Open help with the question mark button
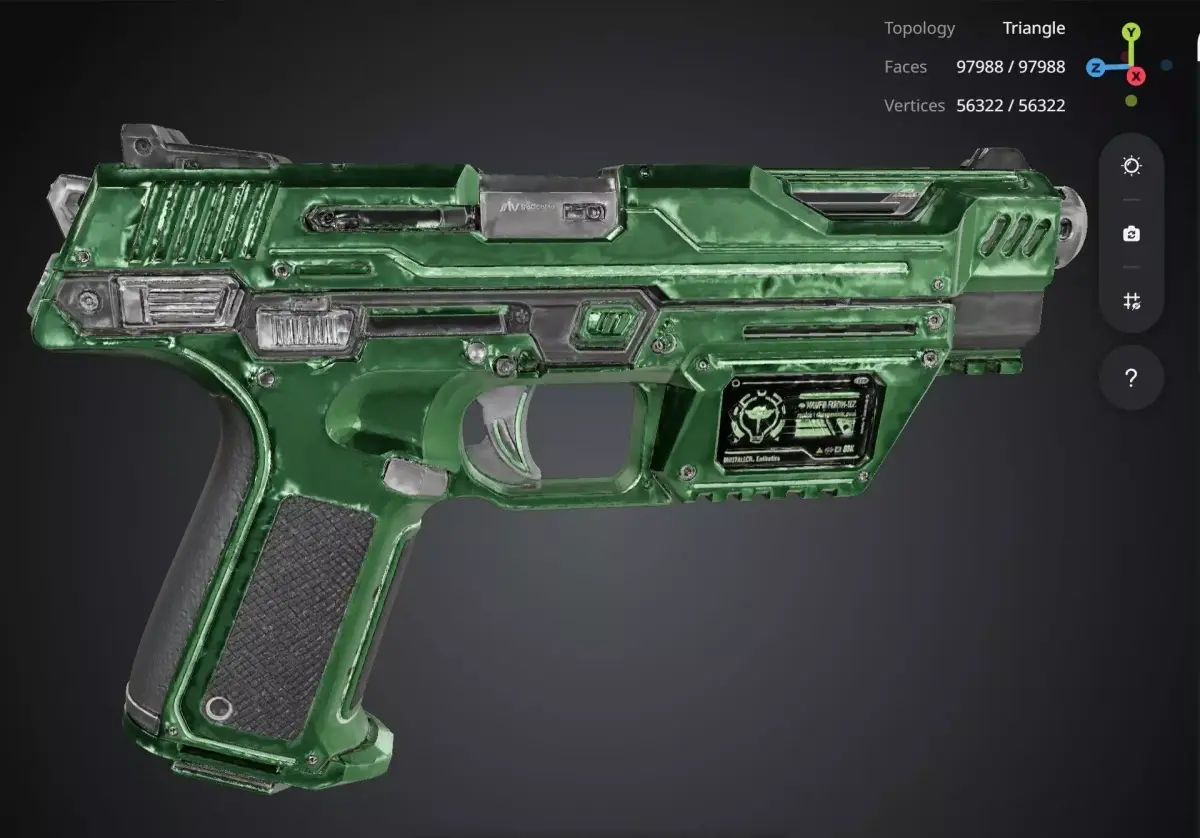The image size is (1200, 838). pyautogui.click(x=1131, y=378)
